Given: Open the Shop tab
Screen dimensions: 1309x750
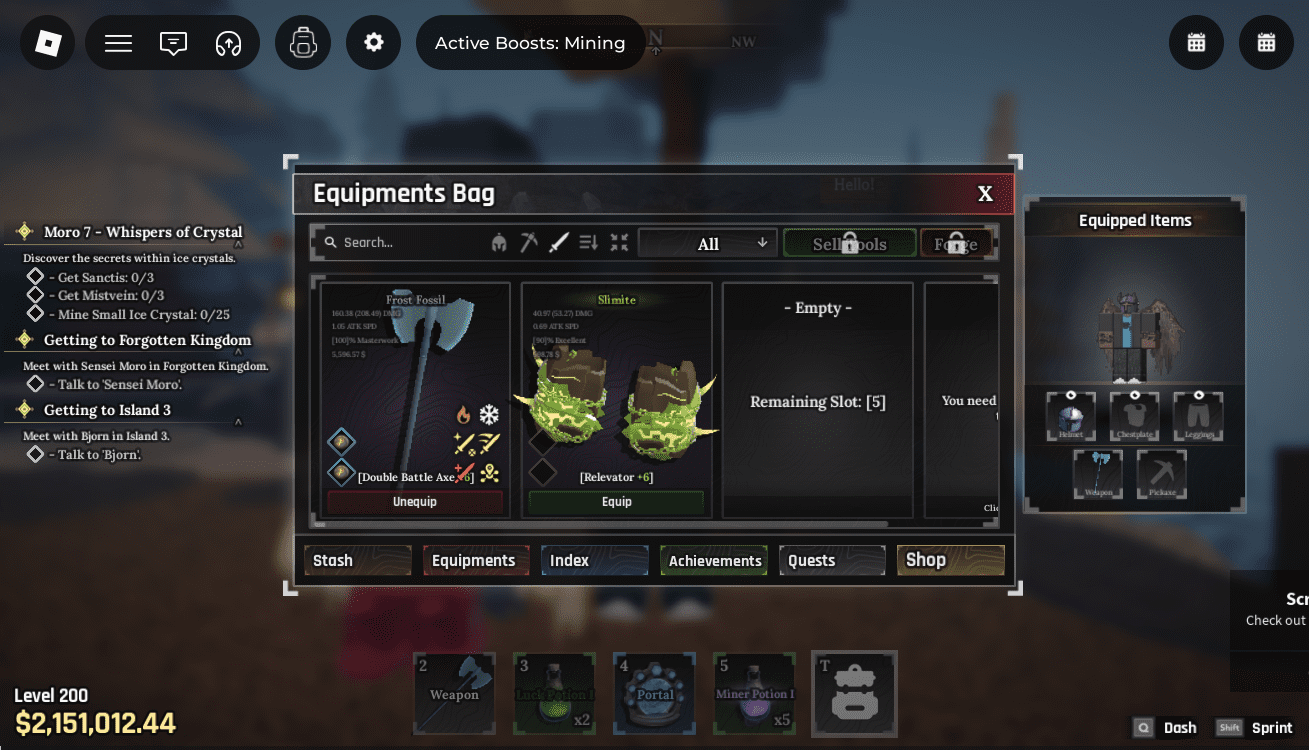Looking at the screenshot, I should 950,560.
